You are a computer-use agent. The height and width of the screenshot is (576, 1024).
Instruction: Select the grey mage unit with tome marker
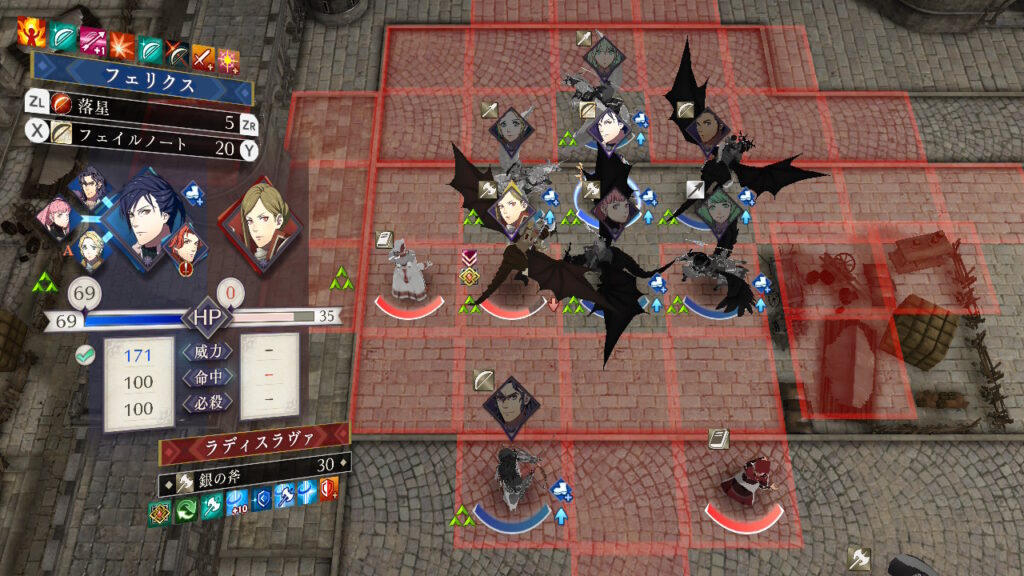pos(410,270)
